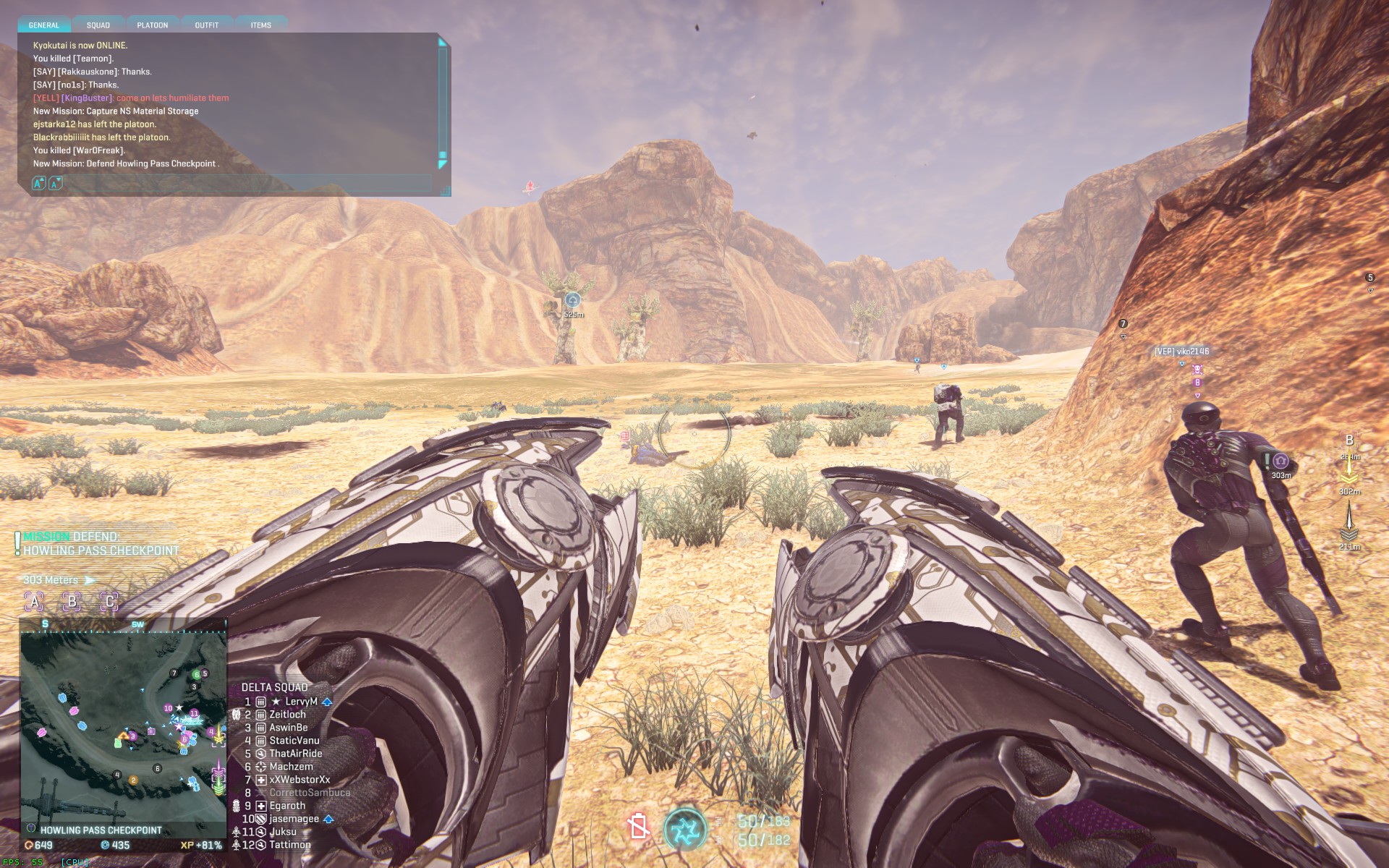The image size is (1389, 868).
Task: Select capture point B indicator
Action: pyautogui.click(x=72, y=601)
